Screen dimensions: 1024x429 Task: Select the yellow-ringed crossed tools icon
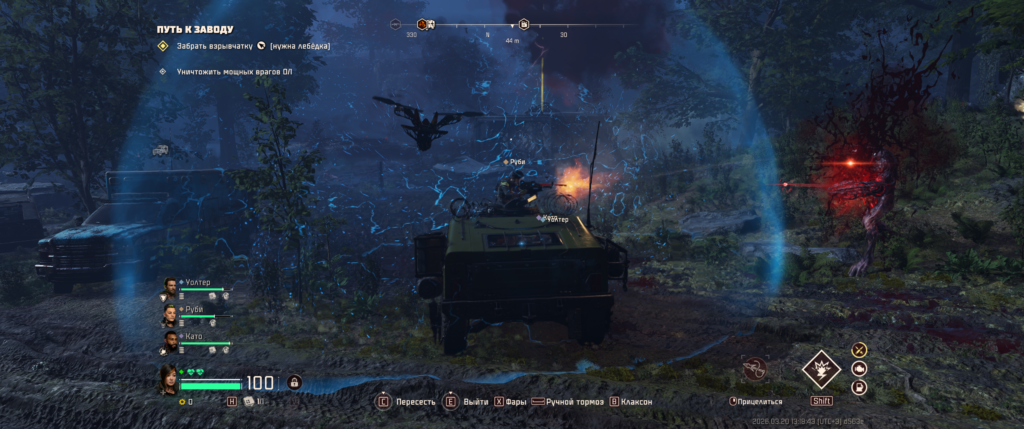(x=858, y=350)
